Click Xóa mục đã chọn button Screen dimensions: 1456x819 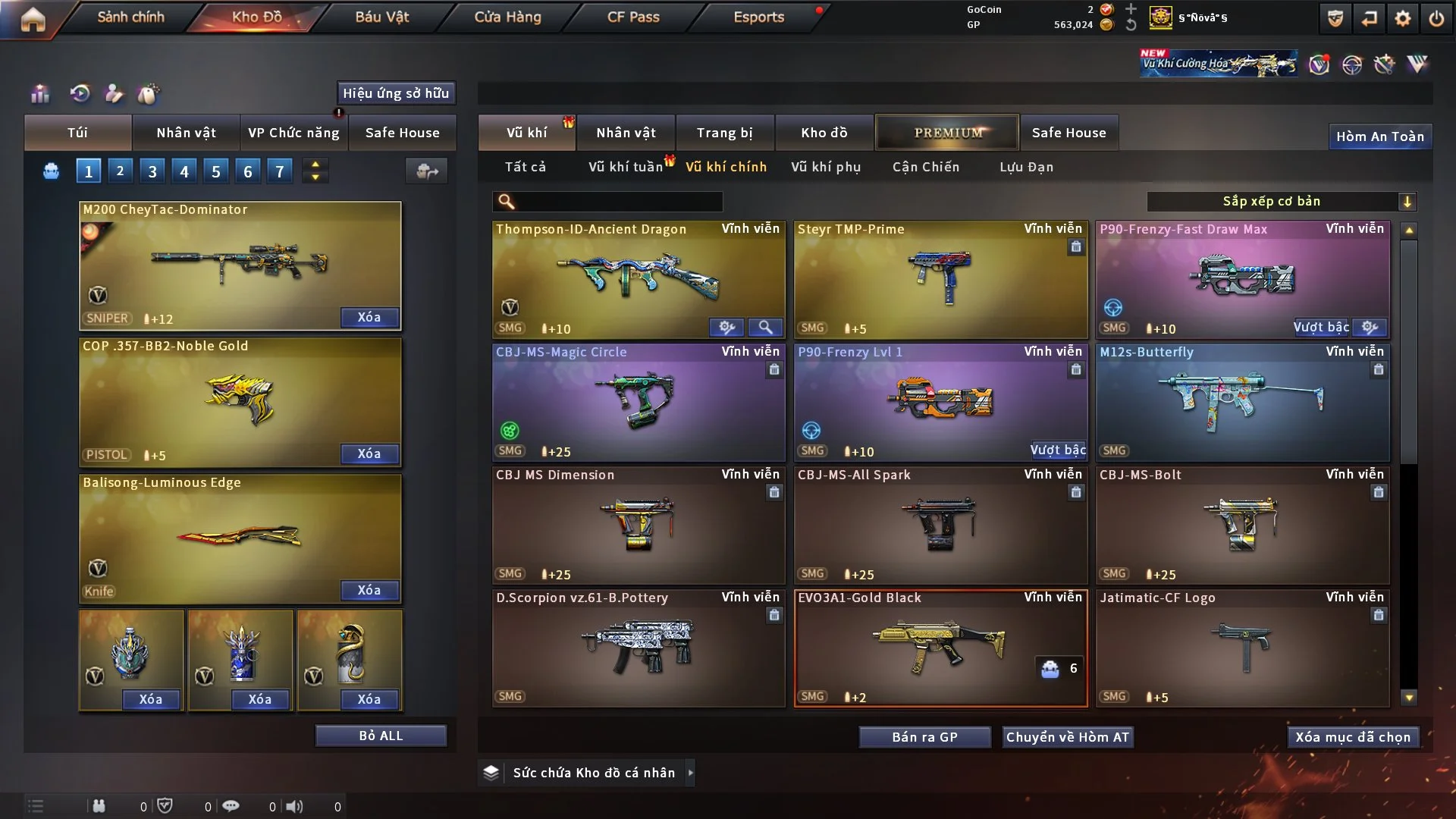click(1352, 737)
